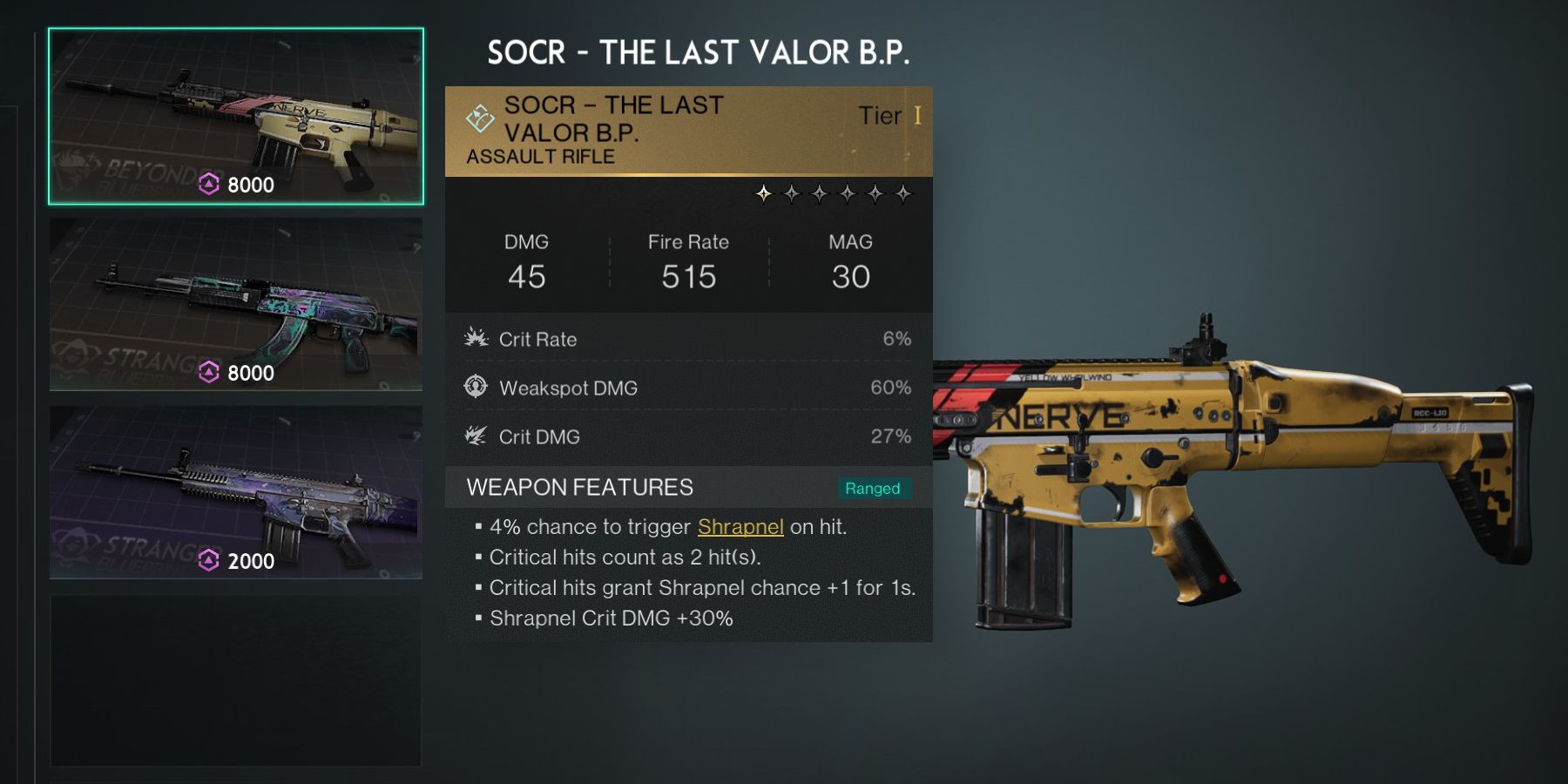Pick the purple rifle blueprint costing 2000
1568x784 pixels.
click(x=235, y=492)
